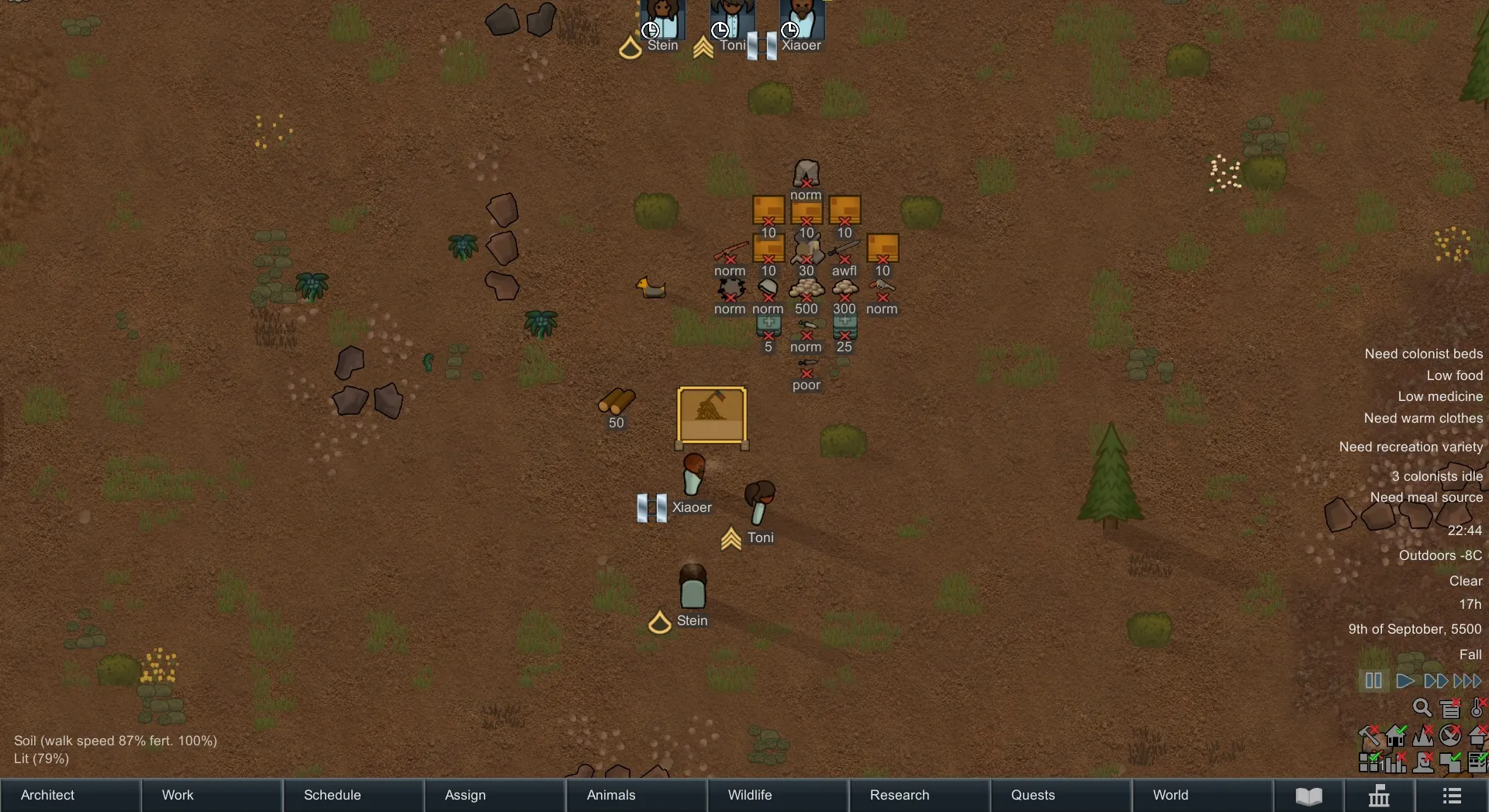Click the magnifying glass search icon
Screen dimensions: 1489x812
tap(1422, 707)
